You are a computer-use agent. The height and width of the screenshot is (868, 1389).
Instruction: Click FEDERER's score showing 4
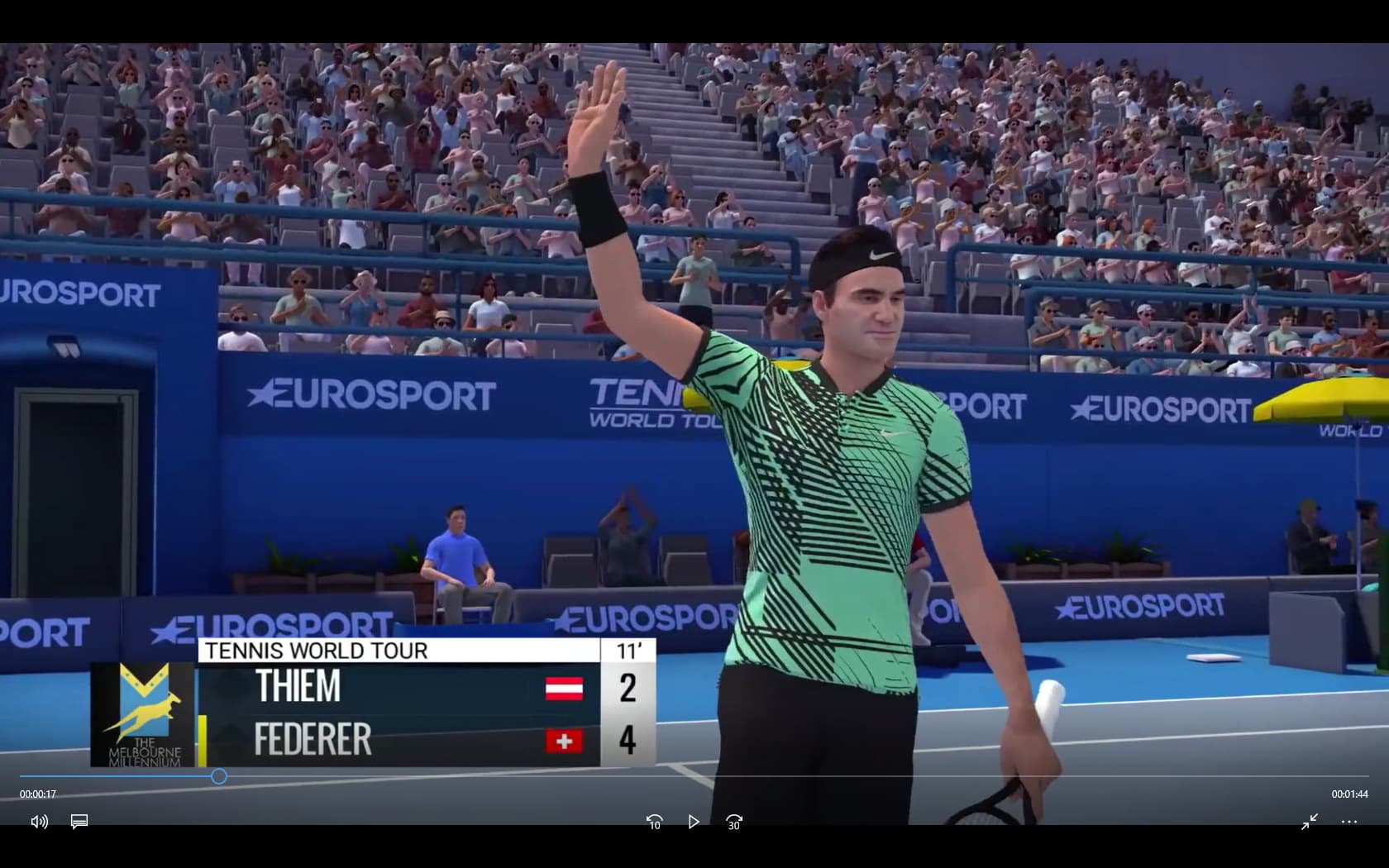point(628,741)
